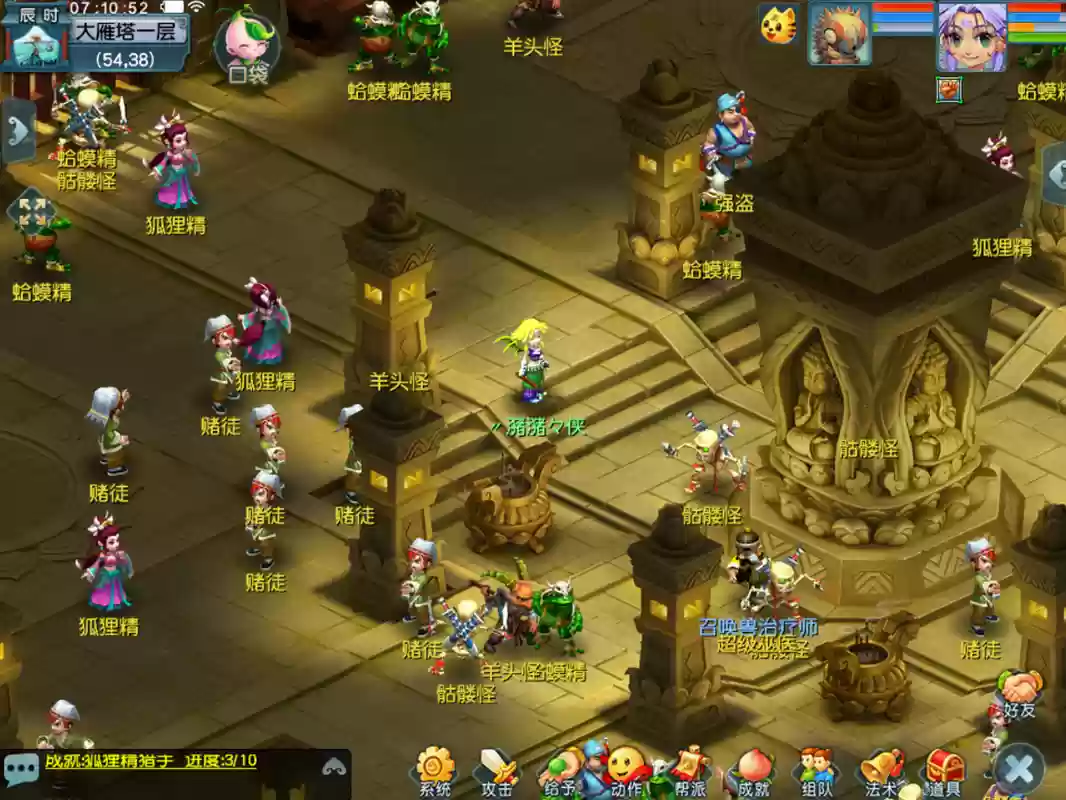Screen dimensions: 1066x800
Task: Open the 道具 items treasure chest
Action: tap(944, 771)
